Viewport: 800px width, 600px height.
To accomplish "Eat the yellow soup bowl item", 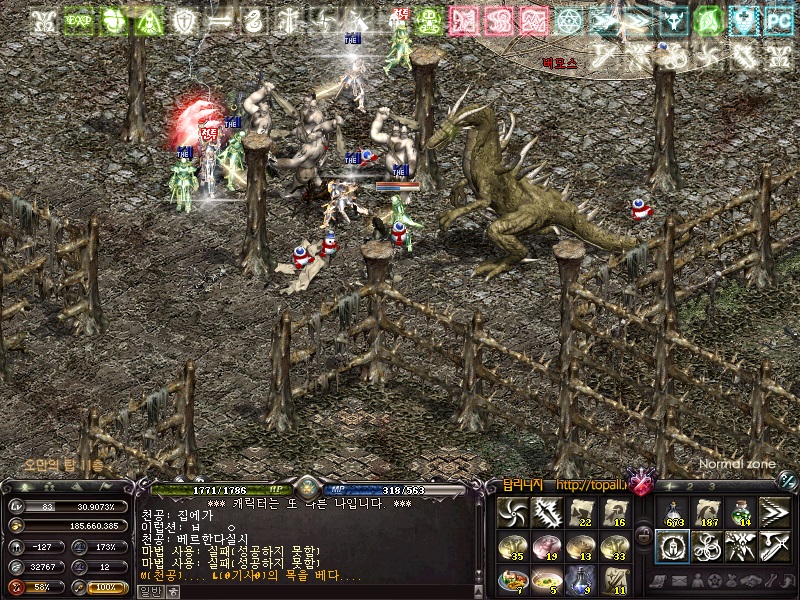I will pyautogui.click(x=546, y=580).
